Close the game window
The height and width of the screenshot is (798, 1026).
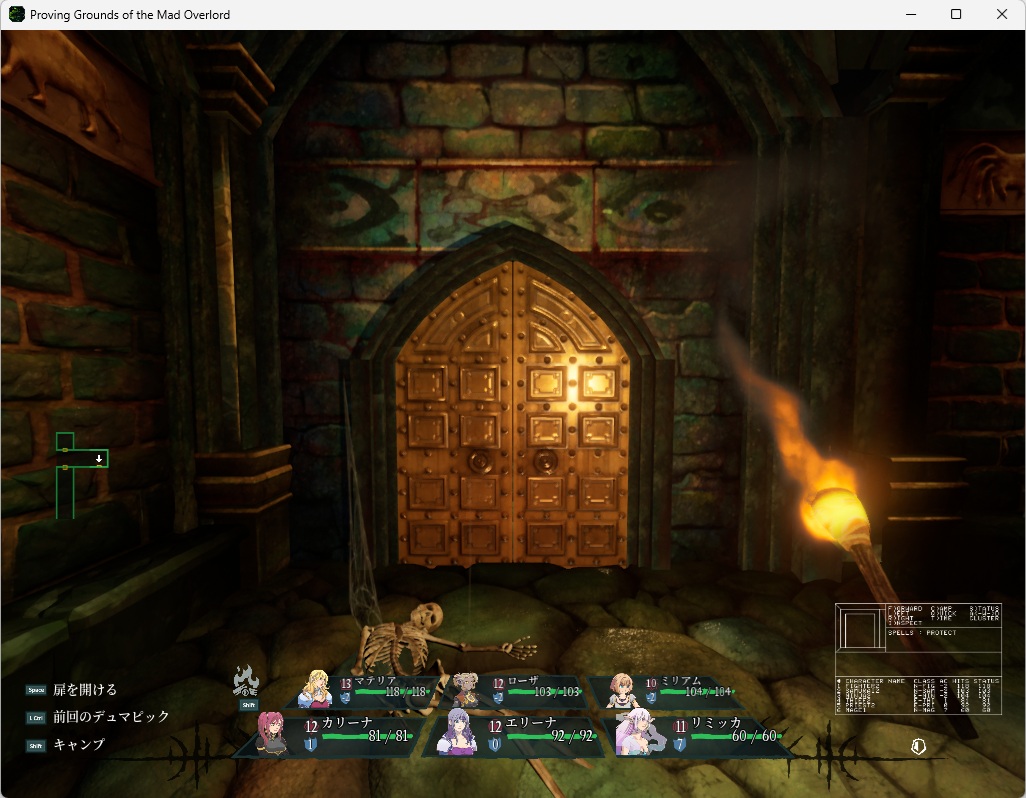click(1002, 14)
